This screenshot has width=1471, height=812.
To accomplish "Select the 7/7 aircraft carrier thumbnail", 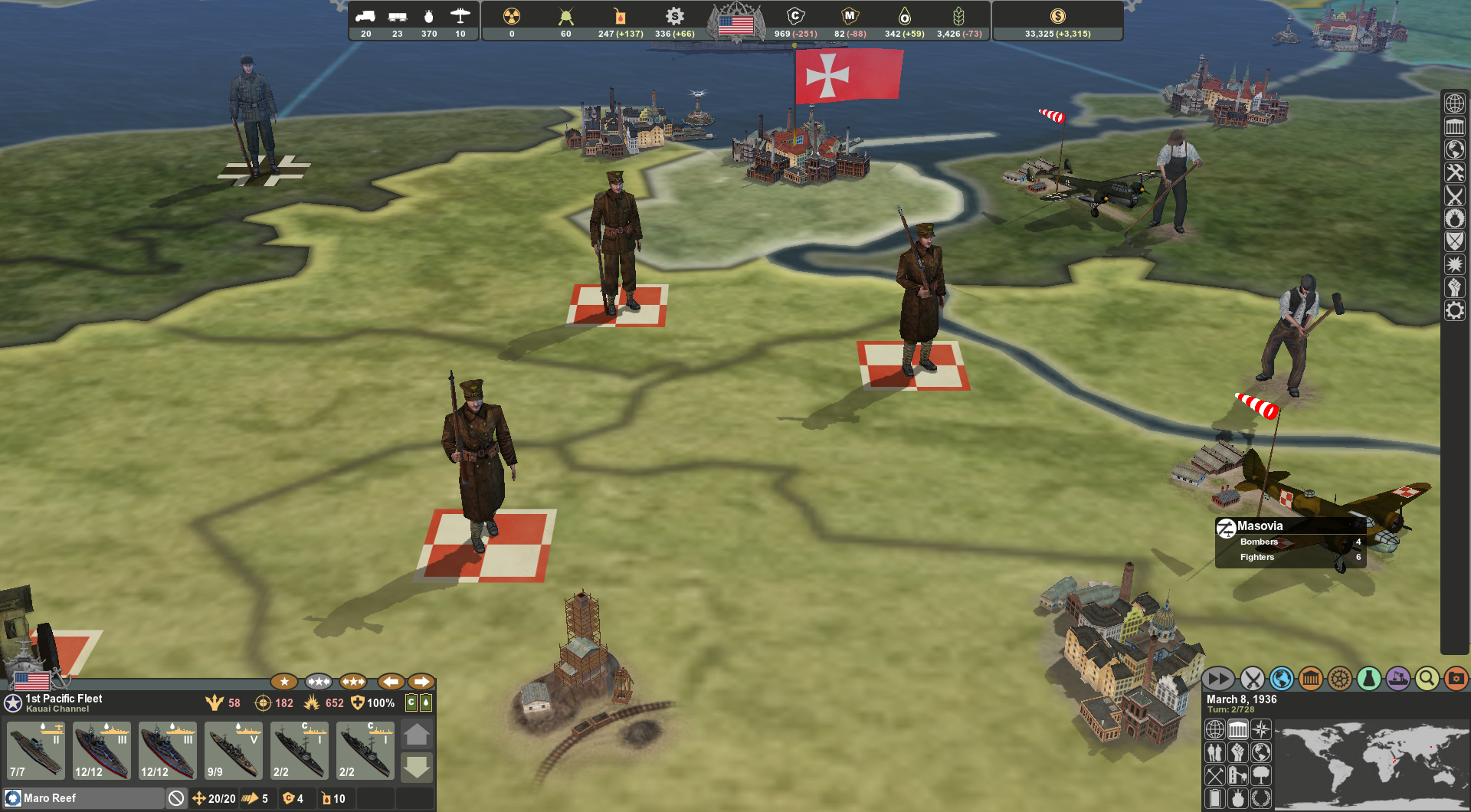I will (x=34, y=749).
